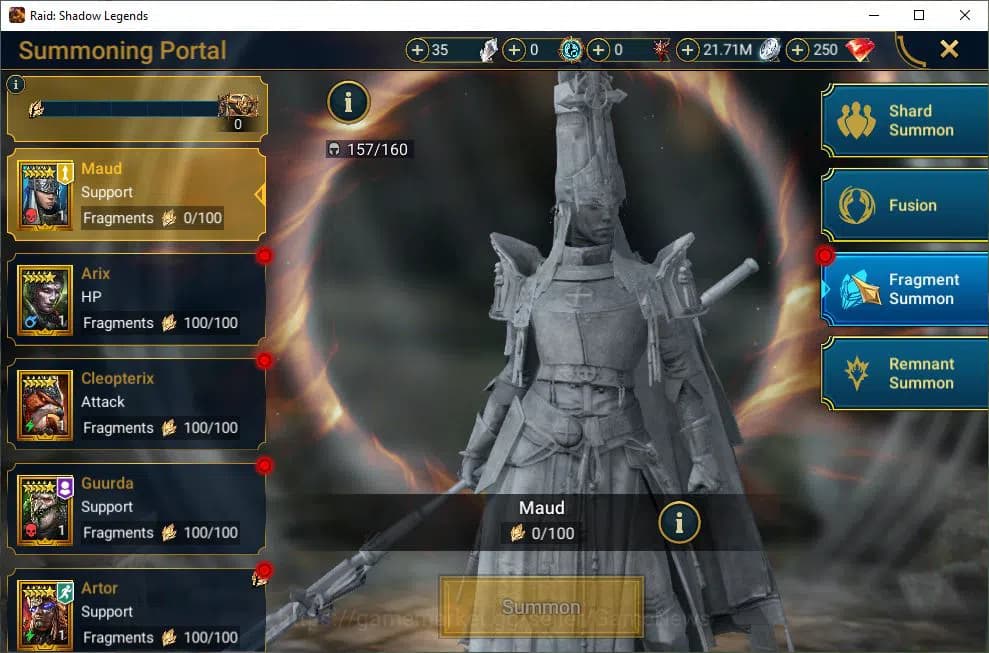The image size is (989, 653).
Task: Select the Cleopterix fragment entry
Action: [136, 404]
